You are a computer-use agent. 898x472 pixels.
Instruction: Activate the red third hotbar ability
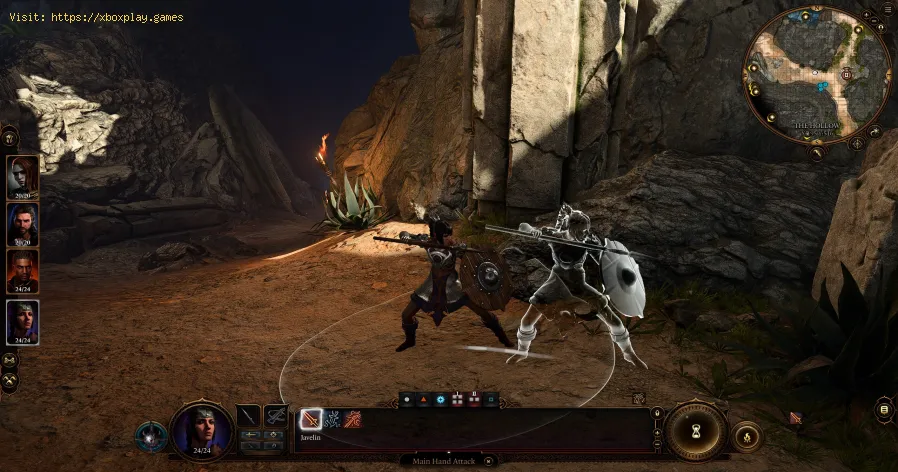[353, 419]
